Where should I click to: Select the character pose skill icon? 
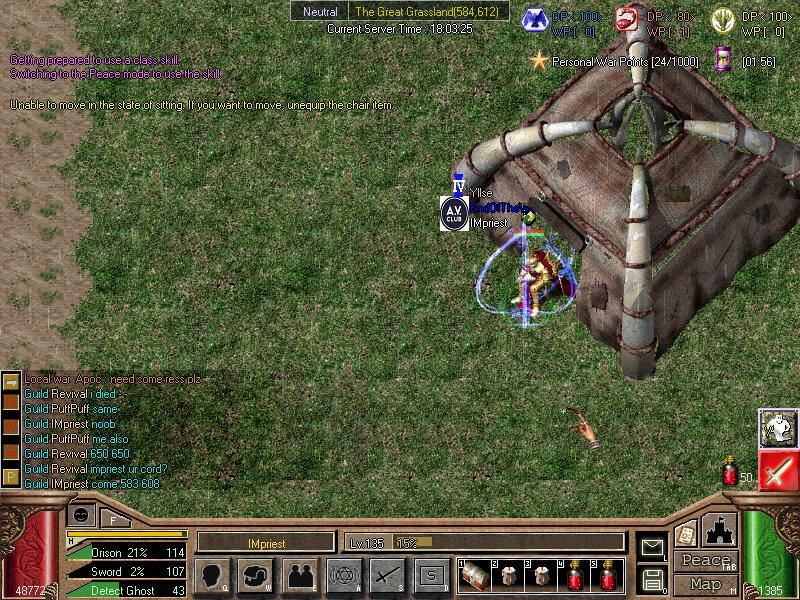point(776,428)
